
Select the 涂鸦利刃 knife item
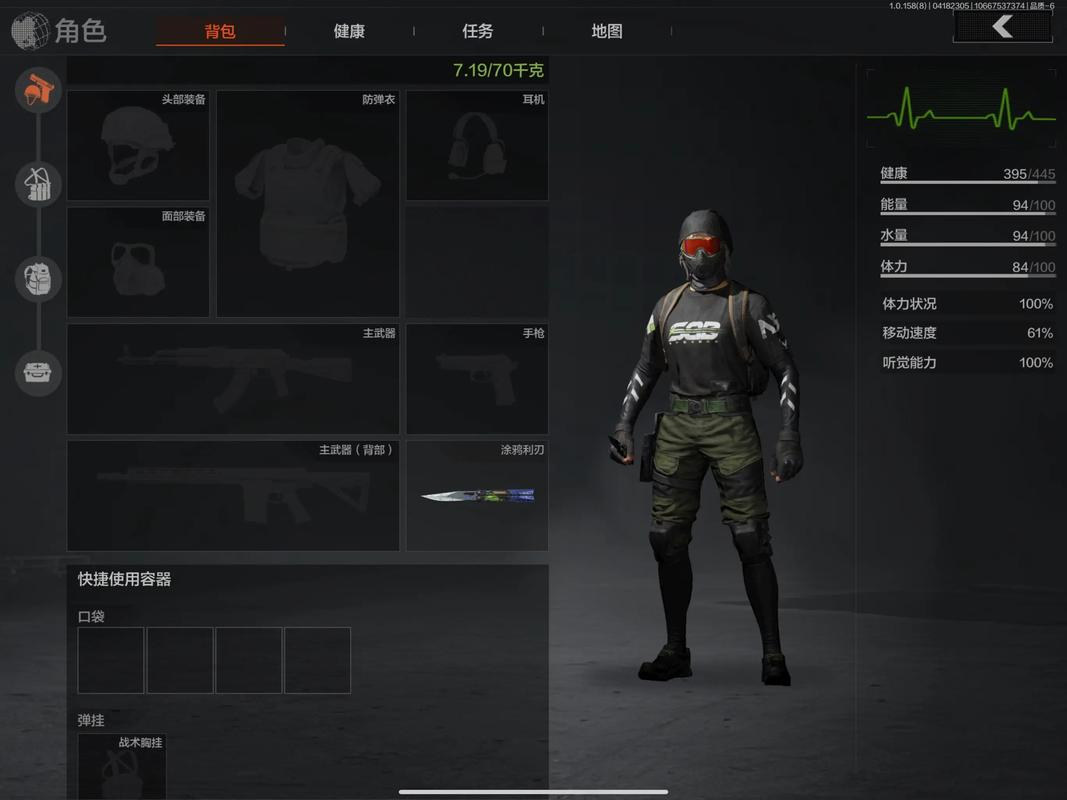pos(476,495)
